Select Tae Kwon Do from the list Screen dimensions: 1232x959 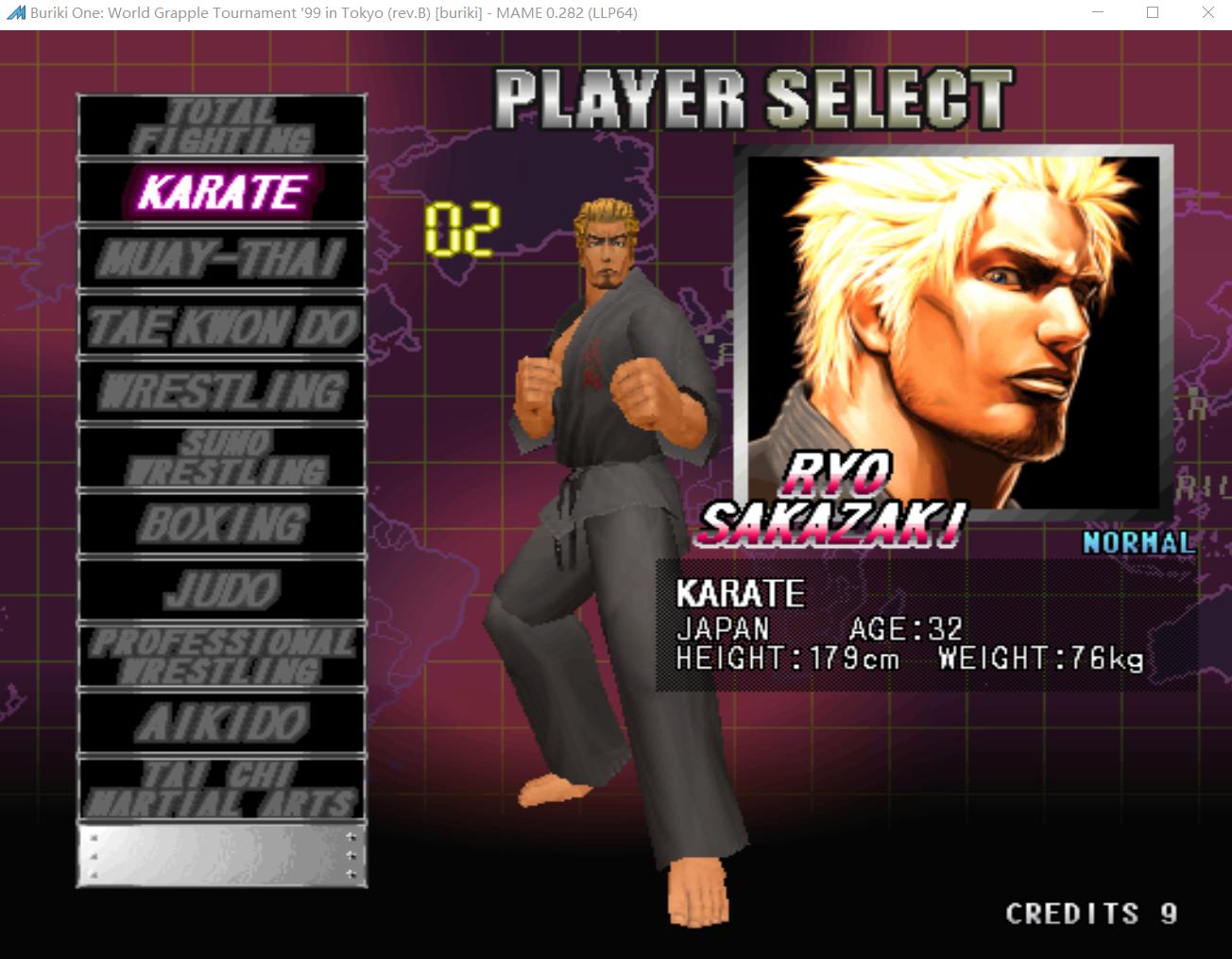point(222,326)
